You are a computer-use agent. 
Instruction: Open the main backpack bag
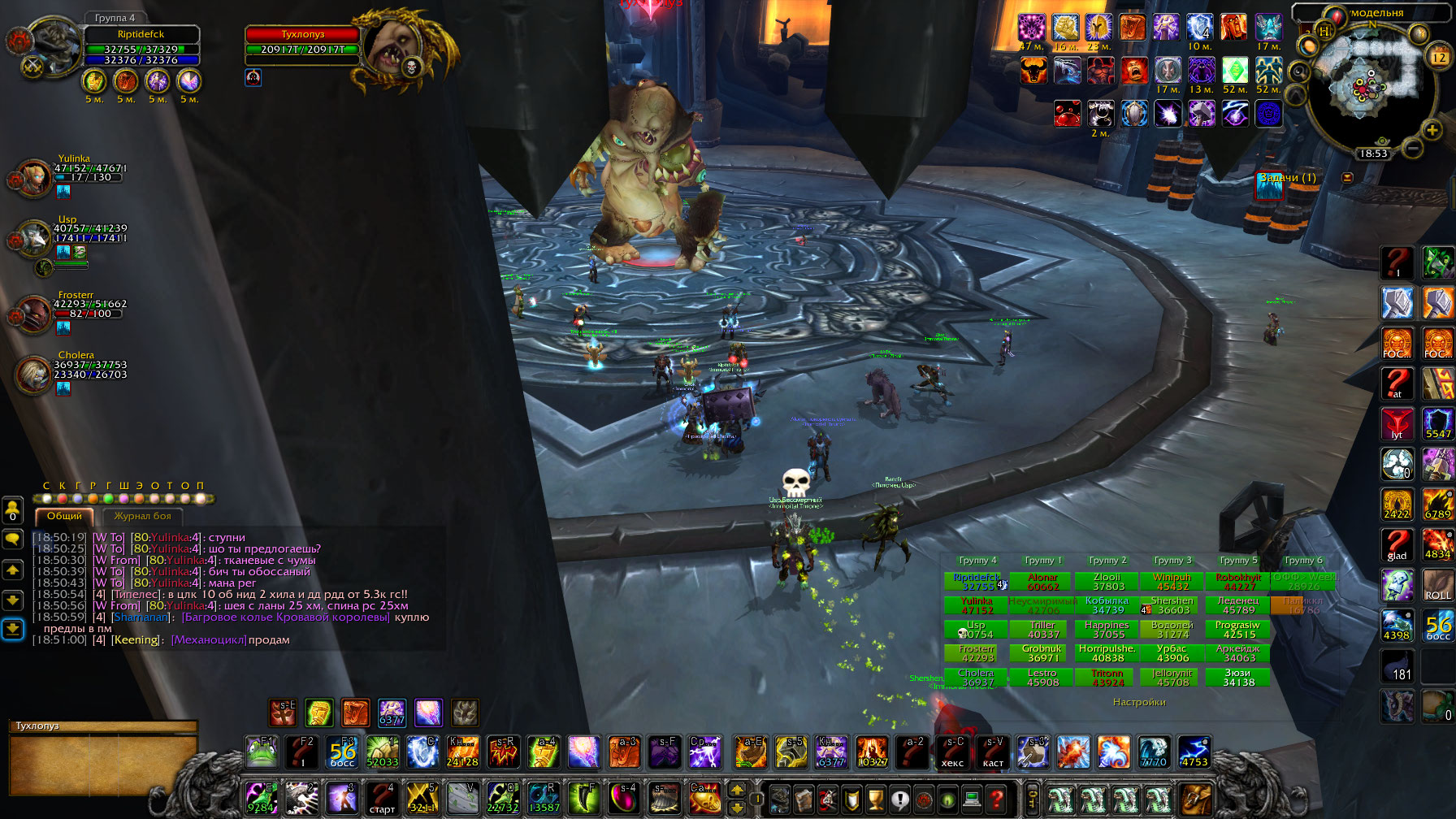point(1194,799)
